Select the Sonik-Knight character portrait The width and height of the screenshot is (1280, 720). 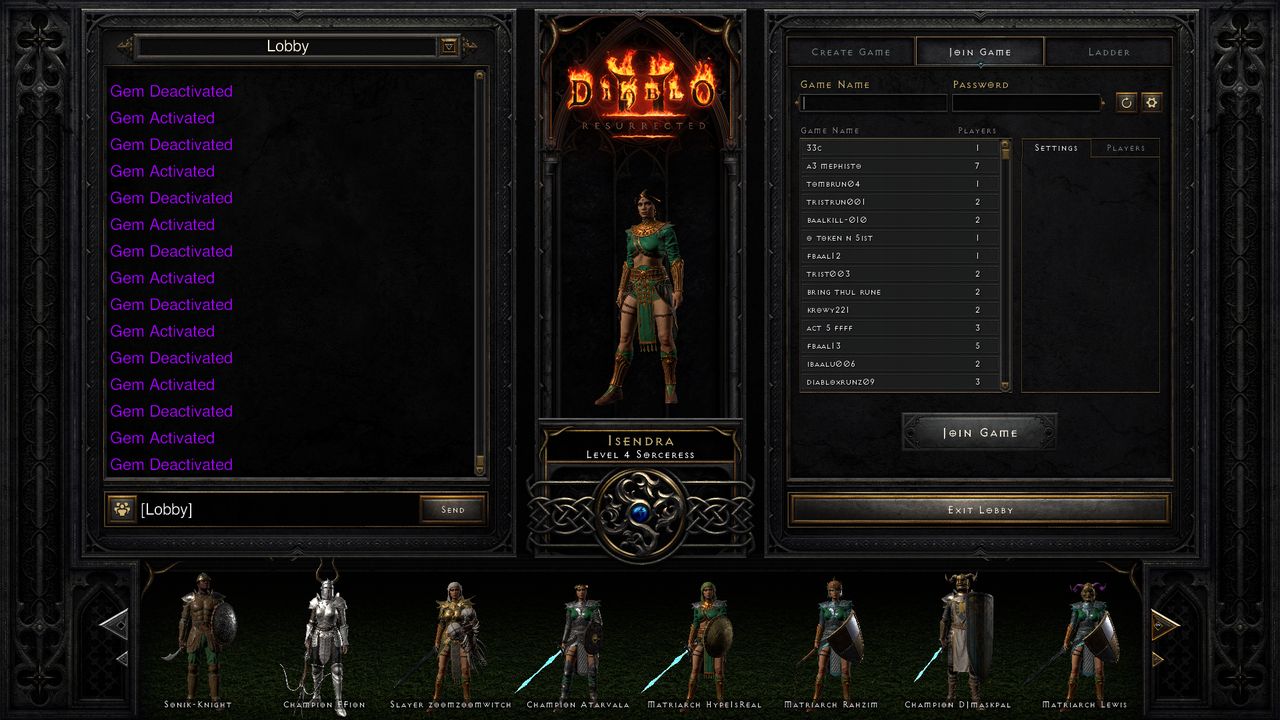[x=198, y=635]
